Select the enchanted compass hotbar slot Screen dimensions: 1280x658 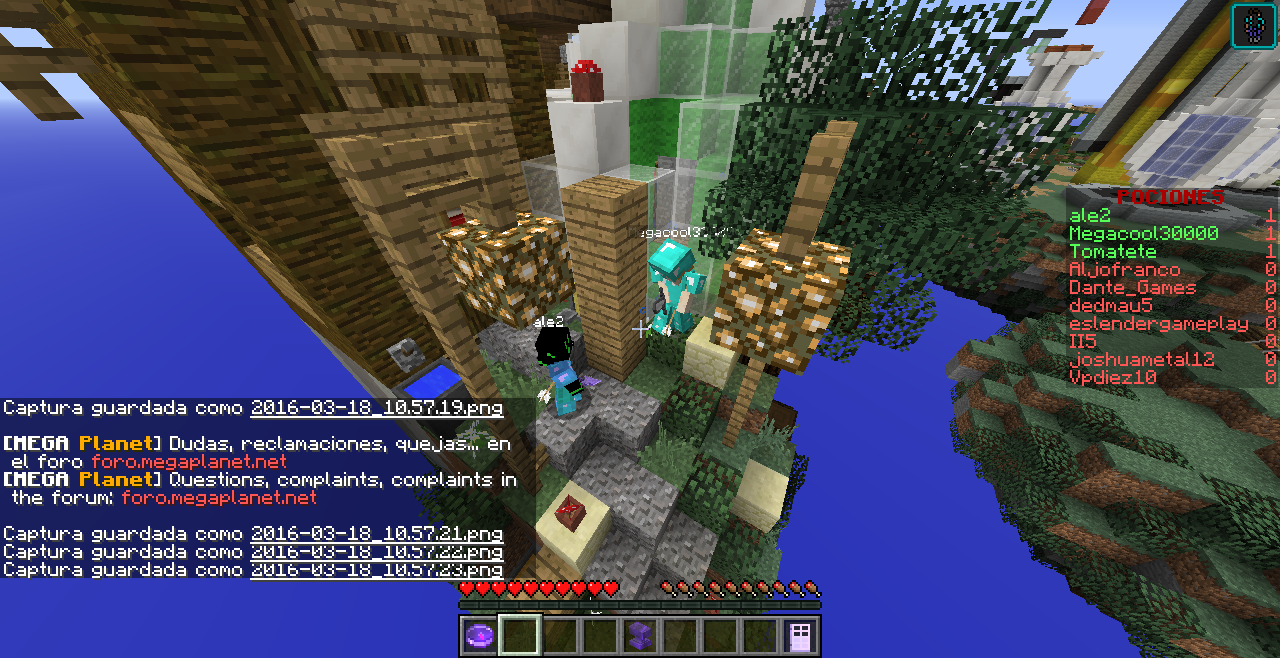[x=479, y=636]
